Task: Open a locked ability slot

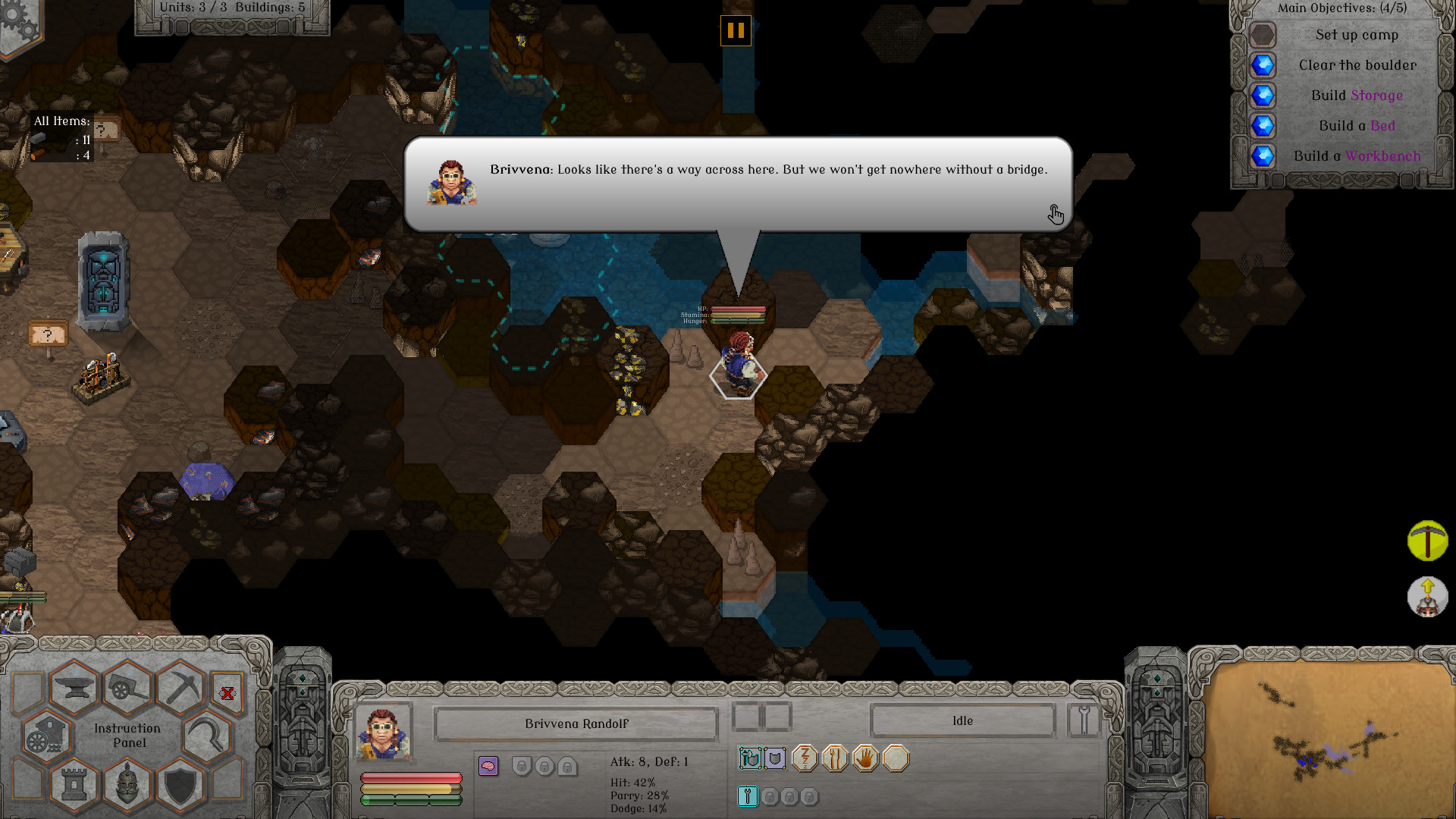Action: pyautogui.click(x=768, y=796)
